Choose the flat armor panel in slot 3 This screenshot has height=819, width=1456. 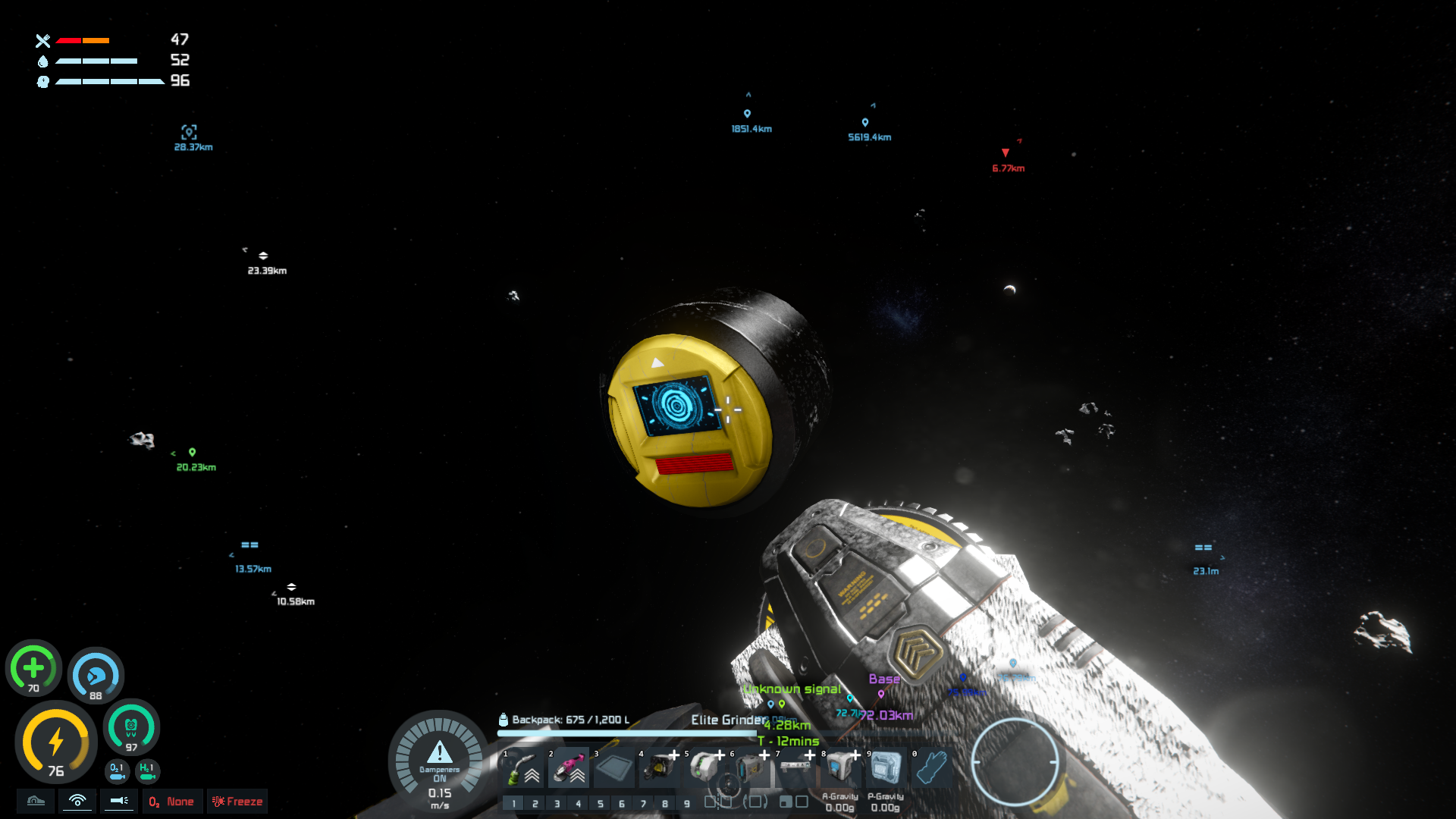613,768
